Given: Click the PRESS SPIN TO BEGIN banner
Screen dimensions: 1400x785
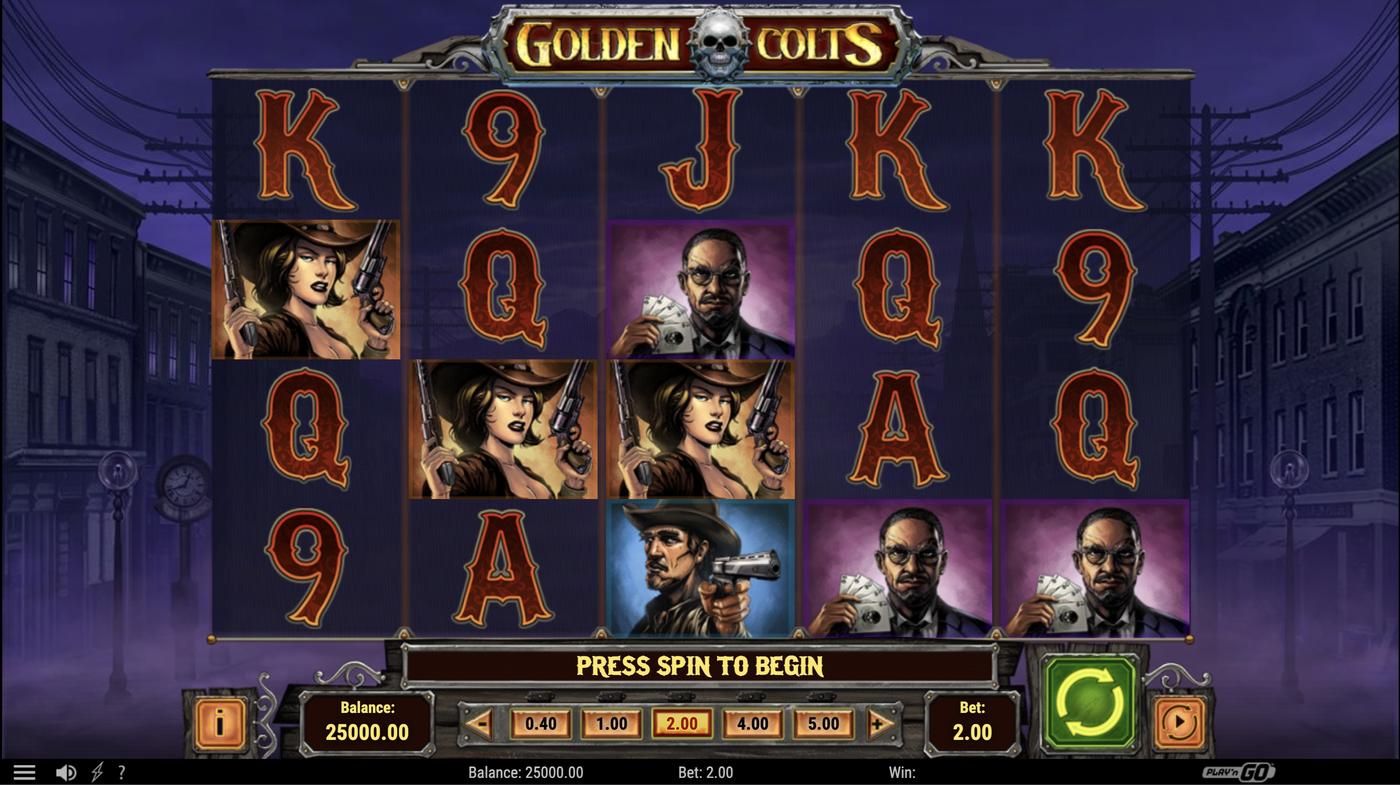Looking at the screenshot, I should click(x=699, y=665).
